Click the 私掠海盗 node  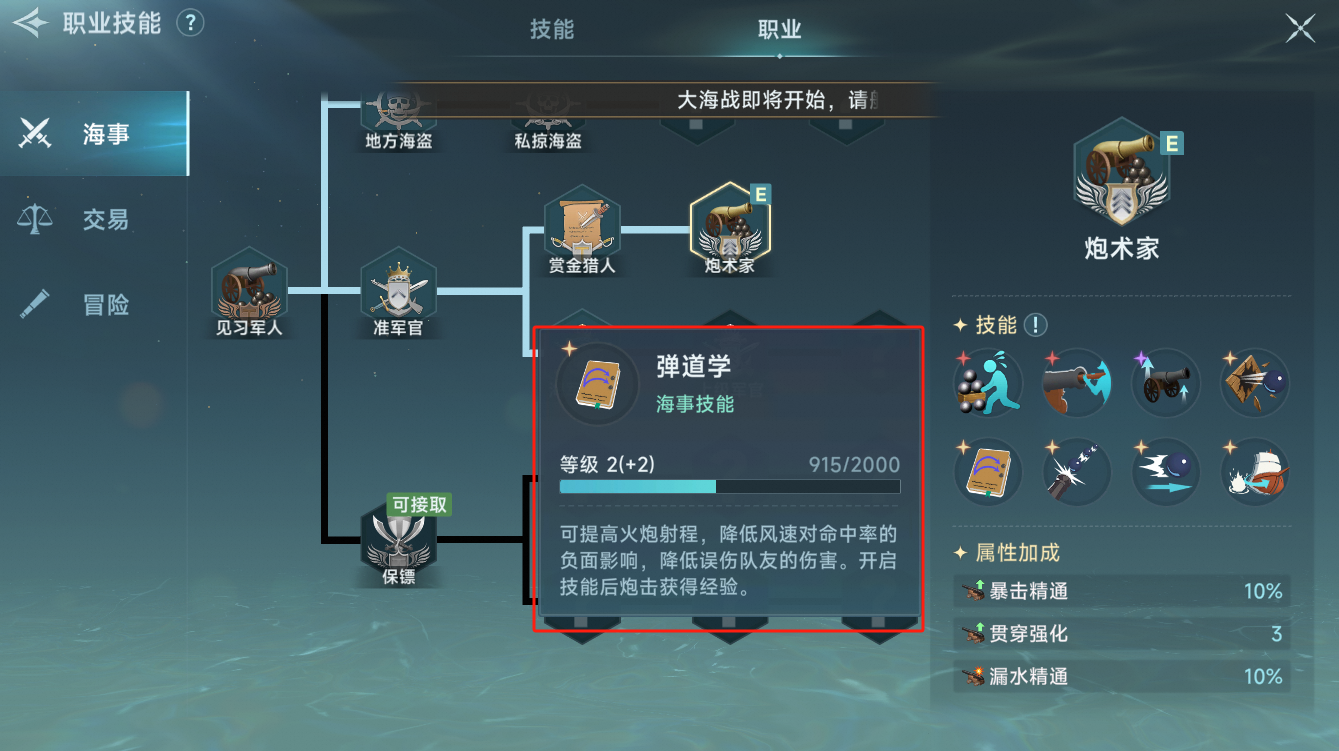point(546,110)
